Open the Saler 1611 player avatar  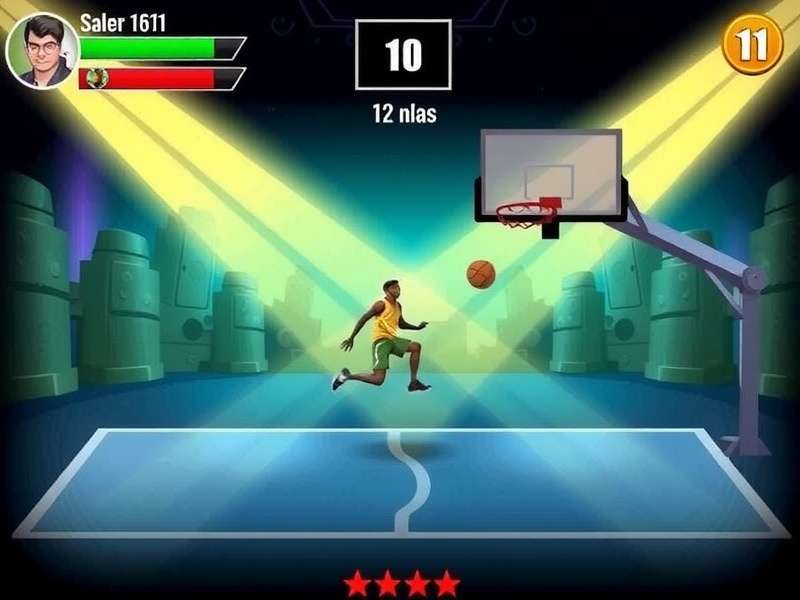coord(42,50)
